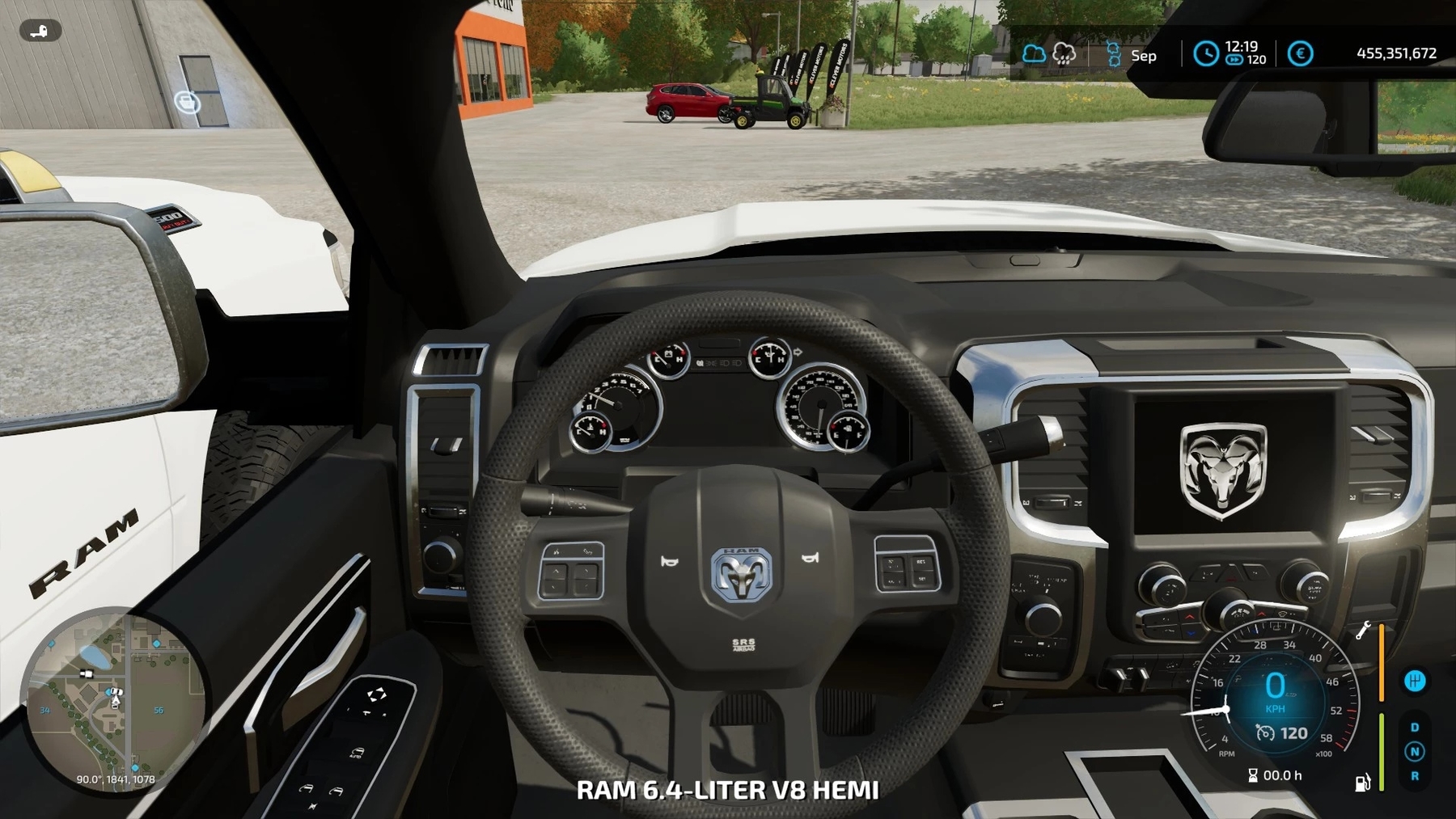The height and width of the screenshot is (819, 1456).
Task: Click the fuel pump icon
Action: click(1363, 783)
